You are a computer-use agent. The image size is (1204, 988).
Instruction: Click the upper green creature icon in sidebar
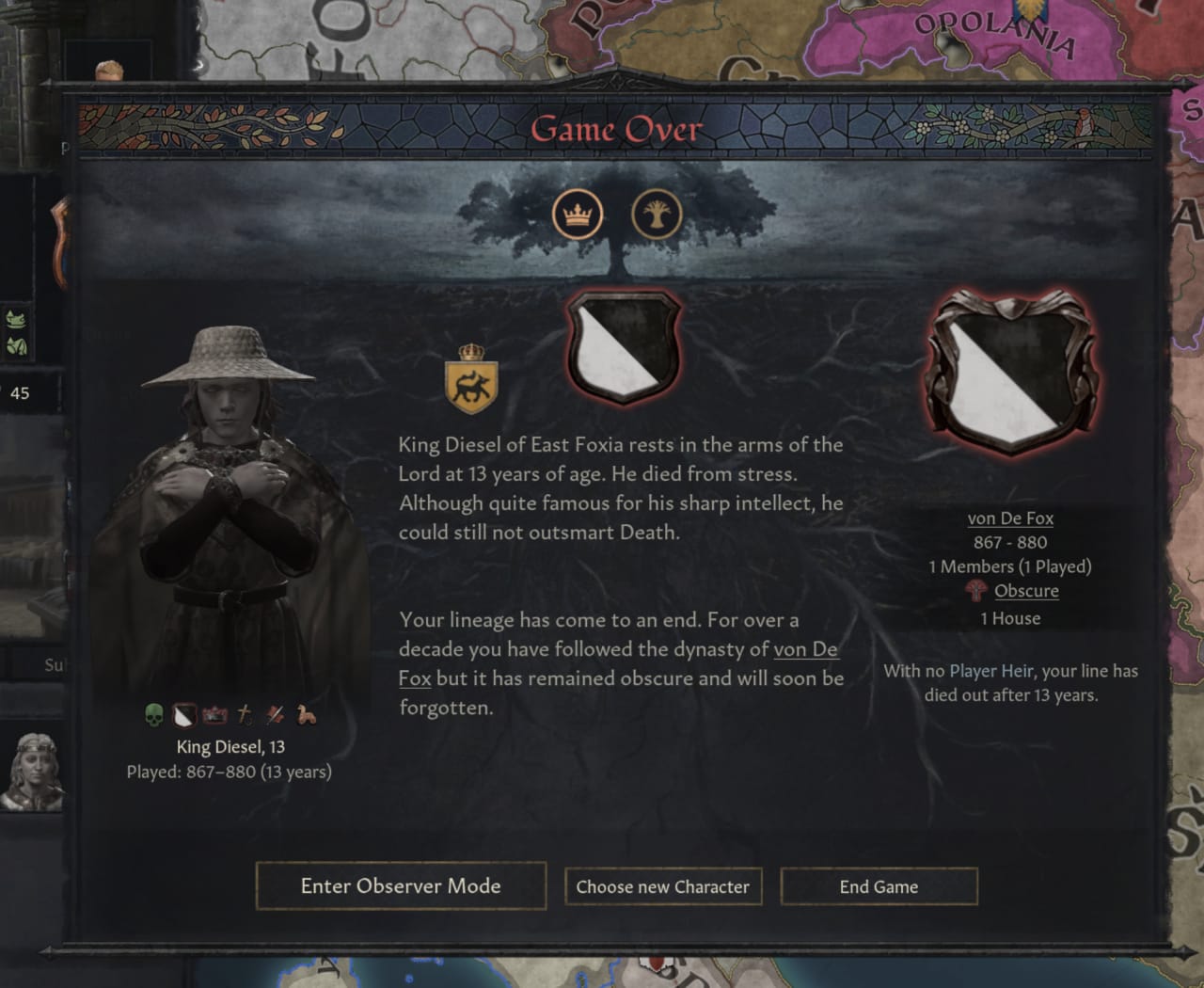click(16, 317)
